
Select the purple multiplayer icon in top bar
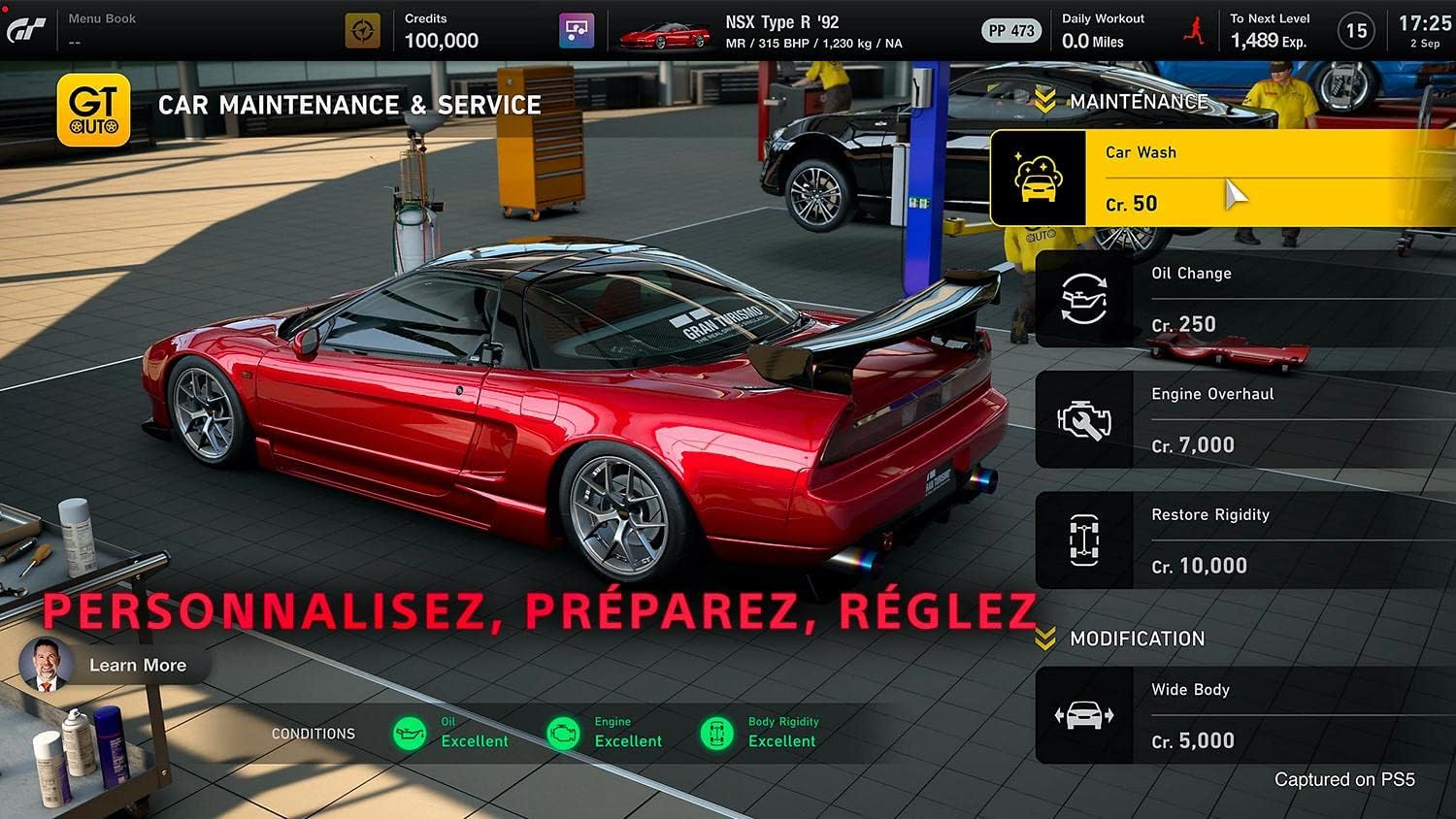click(577, 30)
